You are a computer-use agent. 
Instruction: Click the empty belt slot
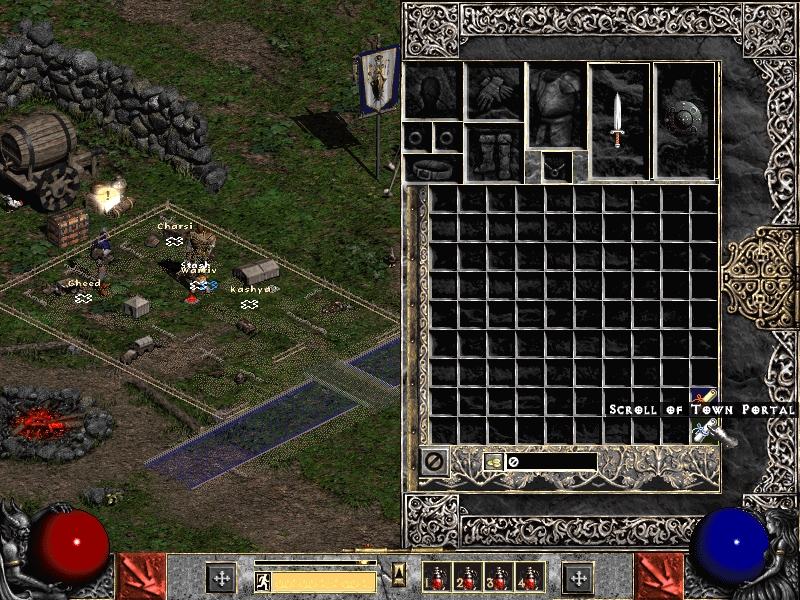(x=433, y=168)
